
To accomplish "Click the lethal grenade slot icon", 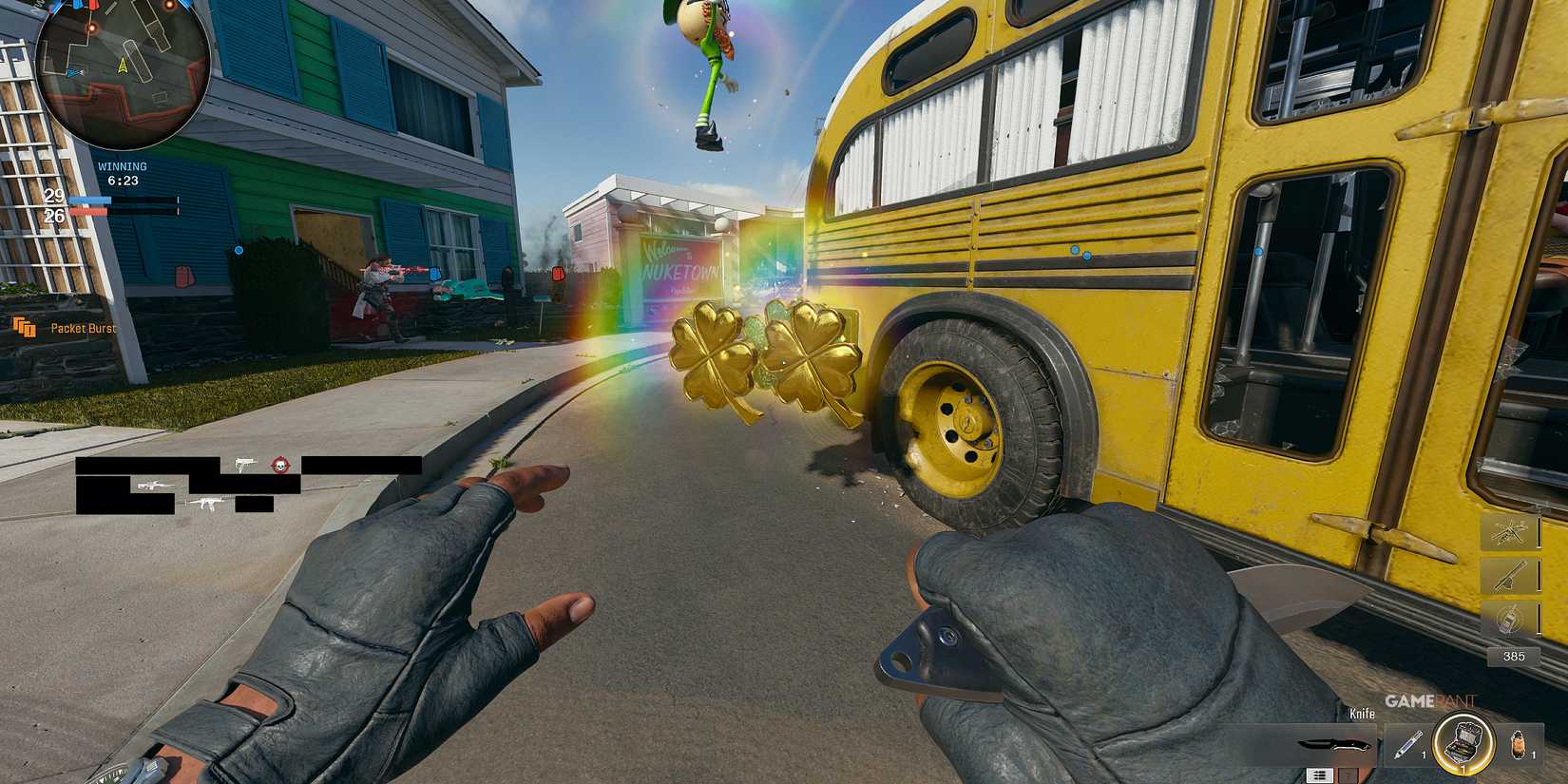I will (x=1518, y=745).
